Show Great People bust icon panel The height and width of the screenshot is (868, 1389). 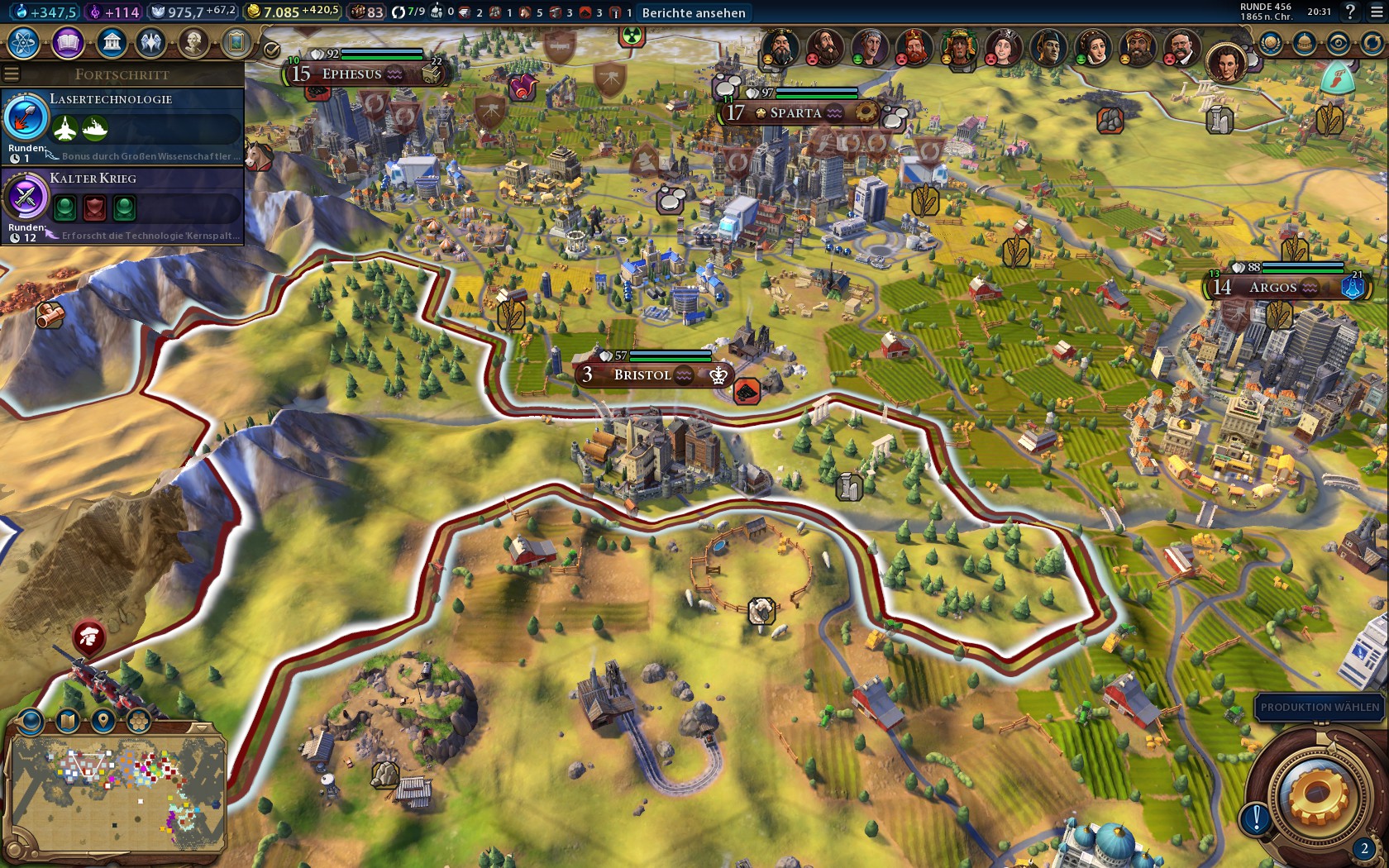(x=193, y=43)
